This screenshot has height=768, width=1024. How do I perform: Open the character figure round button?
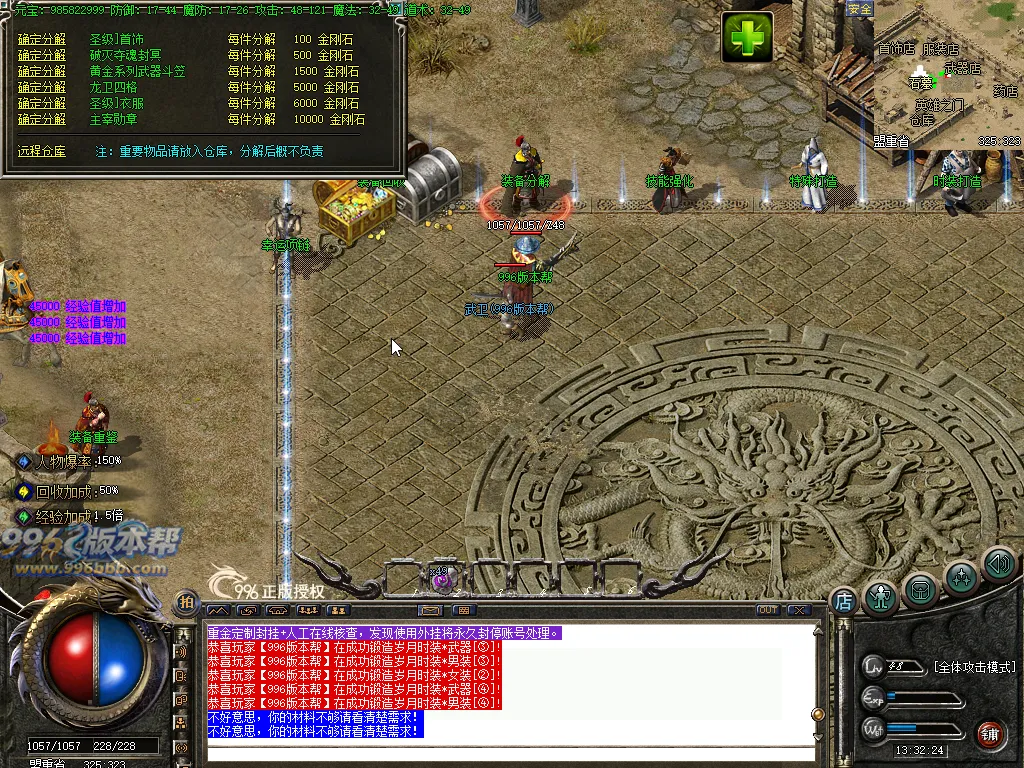881,597
